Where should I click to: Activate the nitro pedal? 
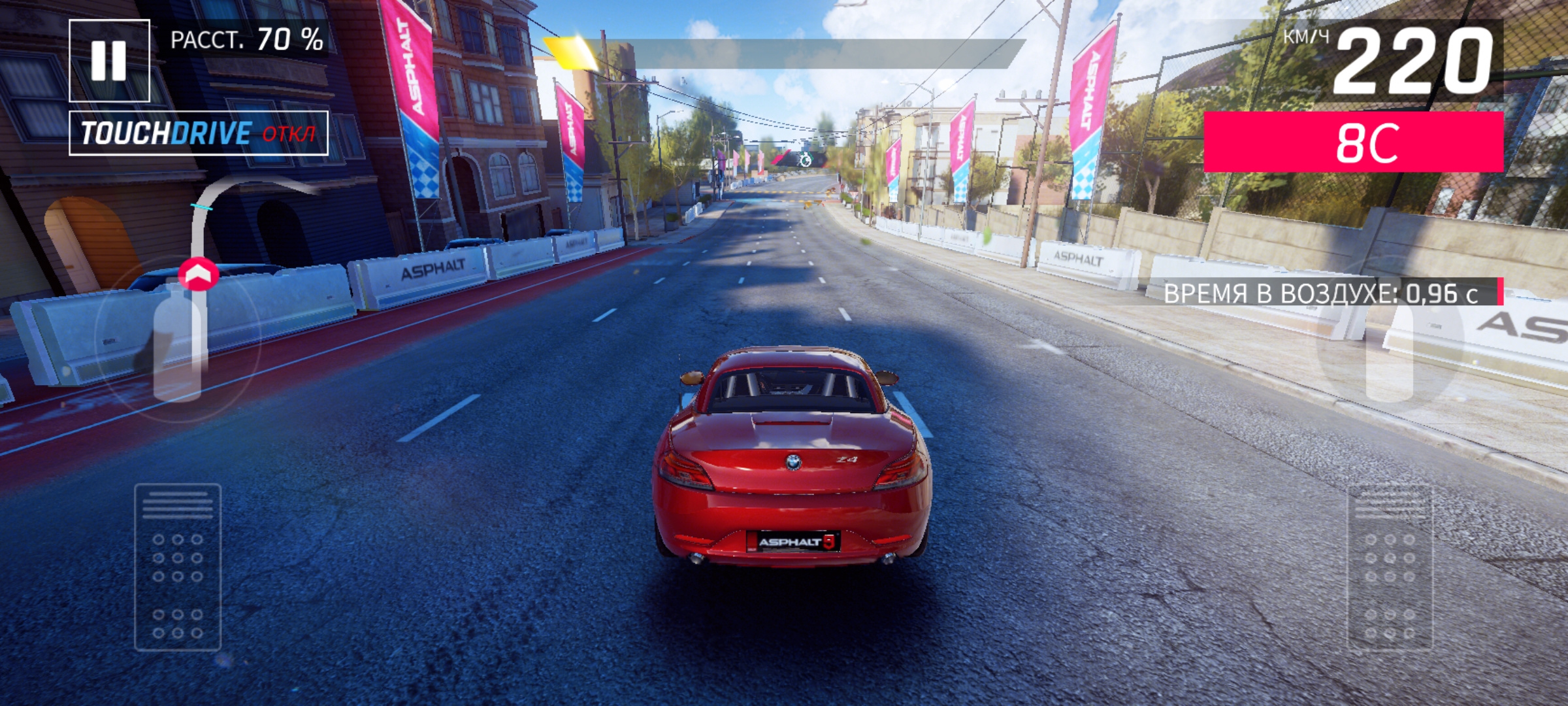point(1390,567)
